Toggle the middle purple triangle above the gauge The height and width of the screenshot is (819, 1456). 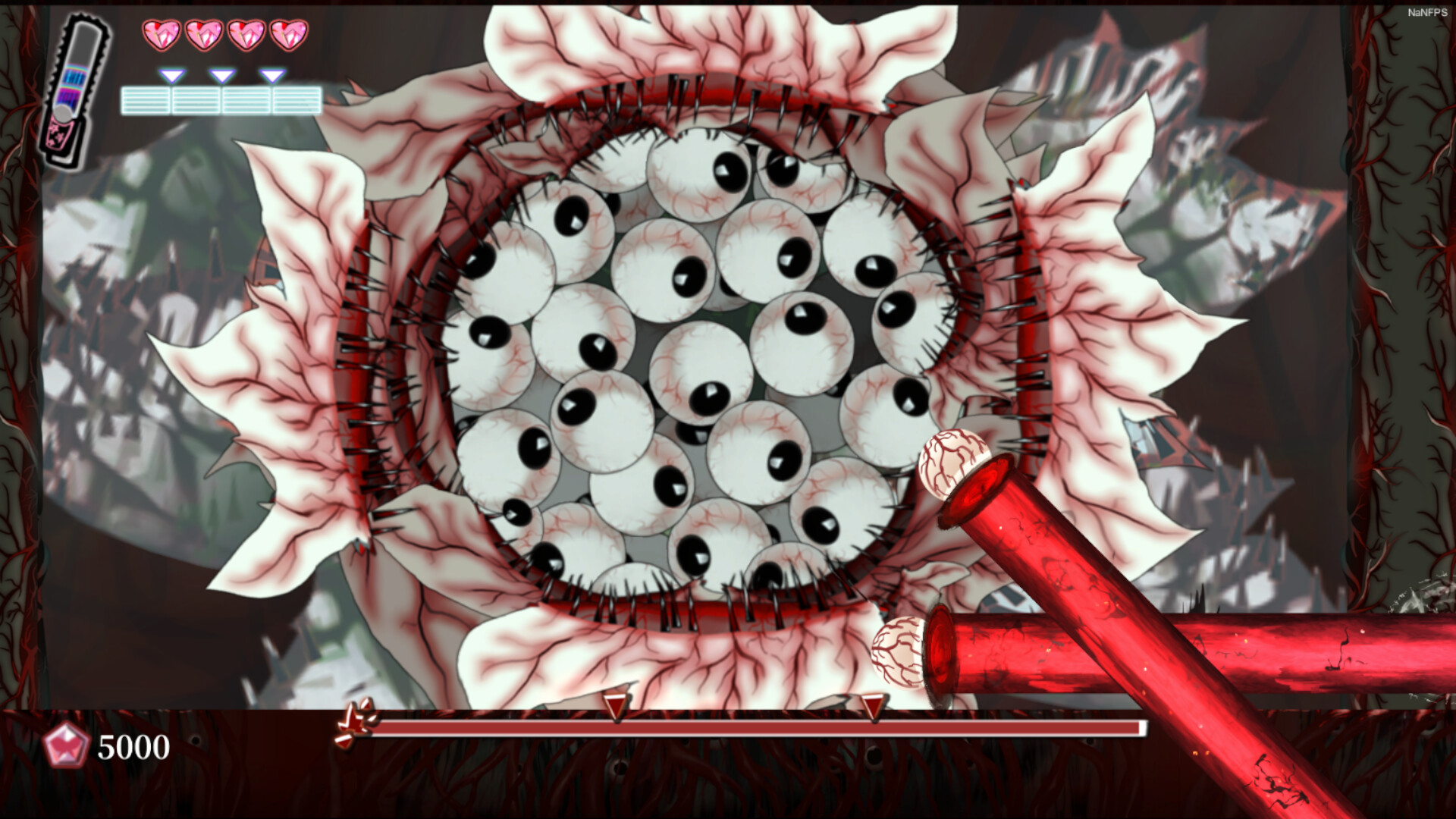click(x=221, y=76)
